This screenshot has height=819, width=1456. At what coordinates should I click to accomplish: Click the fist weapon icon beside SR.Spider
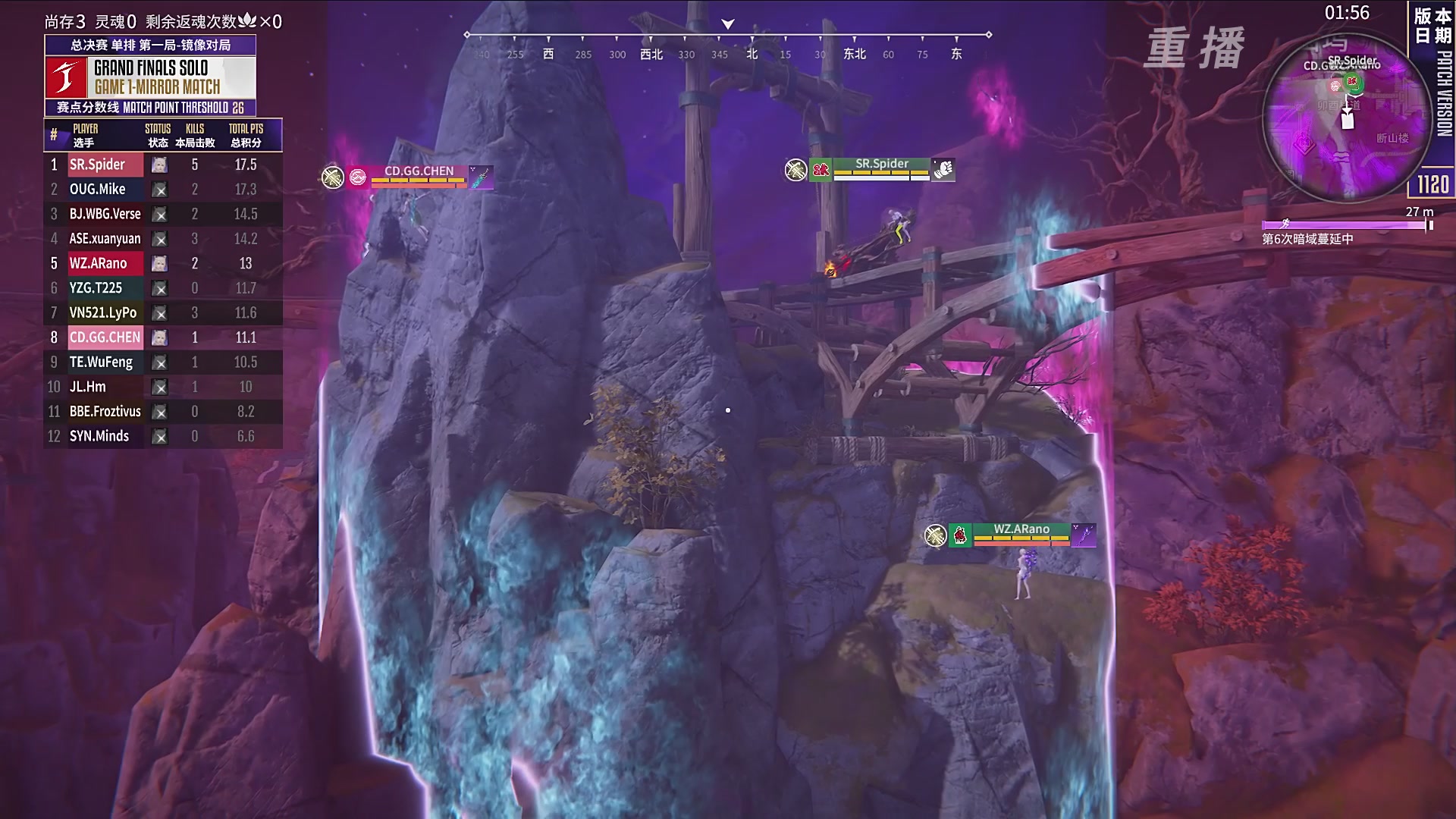coord(943,169)
